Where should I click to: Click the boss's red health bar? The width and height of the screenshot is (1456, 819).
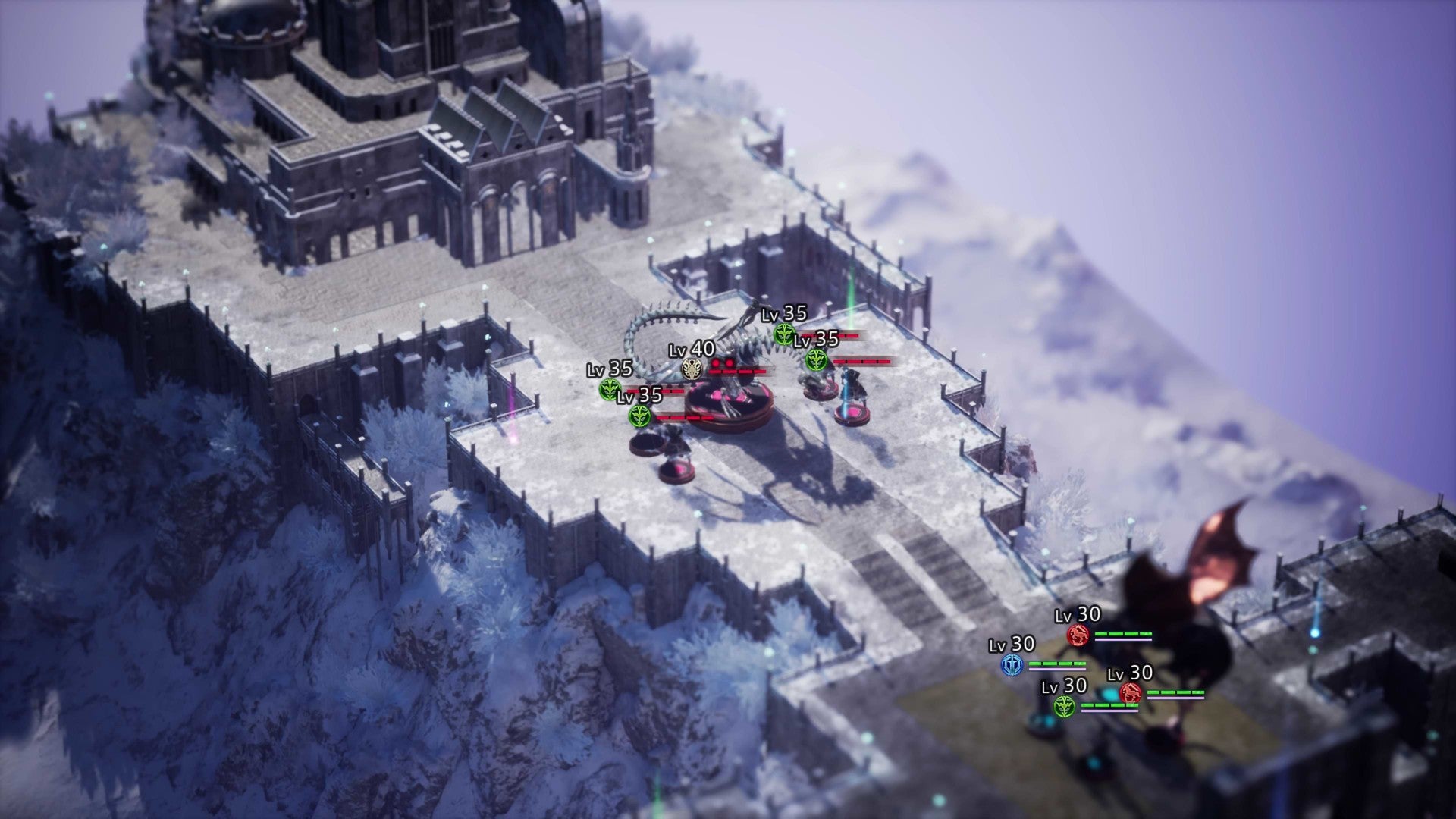[737, 371]
